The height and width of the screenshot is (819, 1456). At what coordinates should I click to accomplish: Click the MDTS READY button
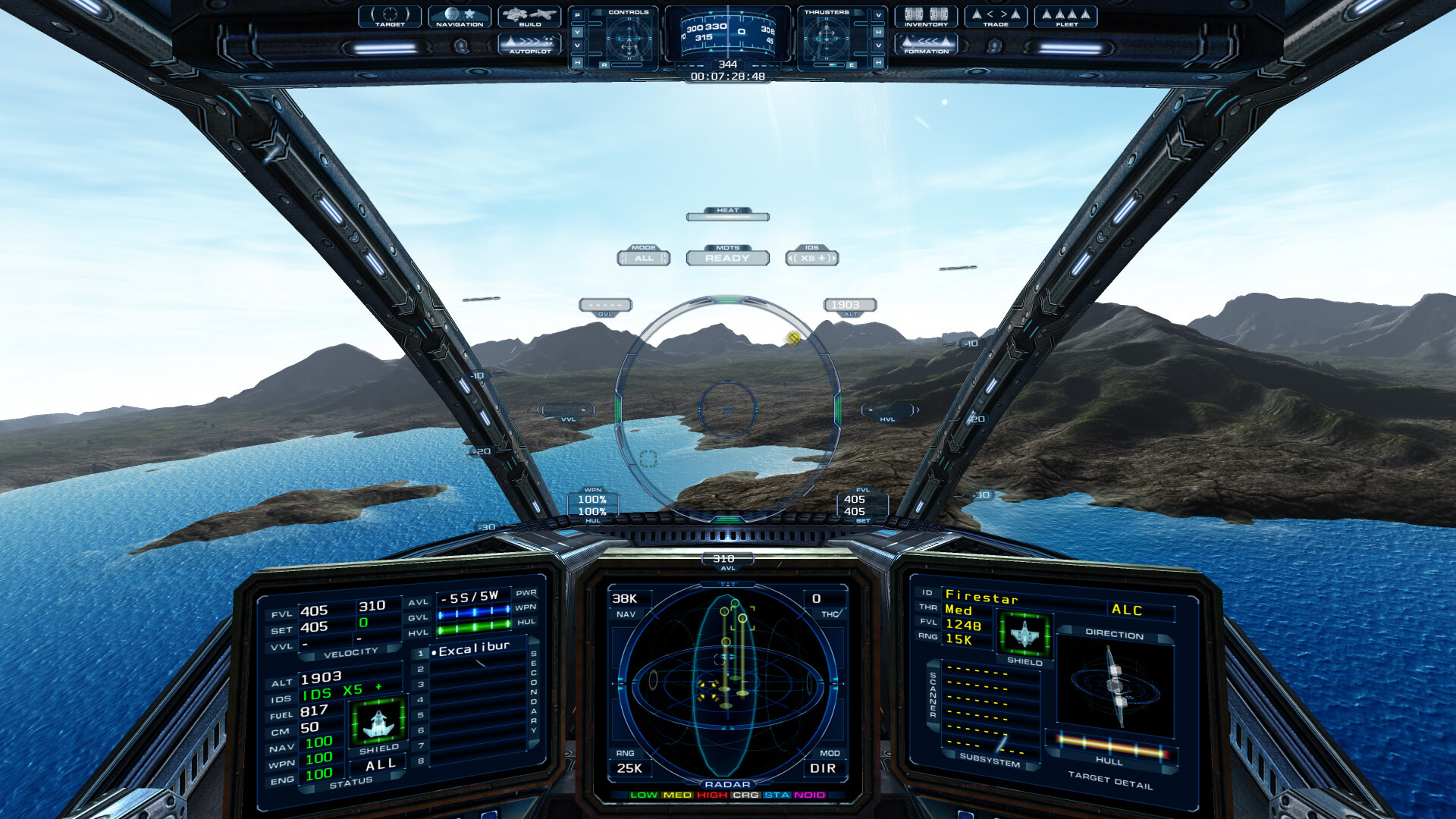point(728,259)
